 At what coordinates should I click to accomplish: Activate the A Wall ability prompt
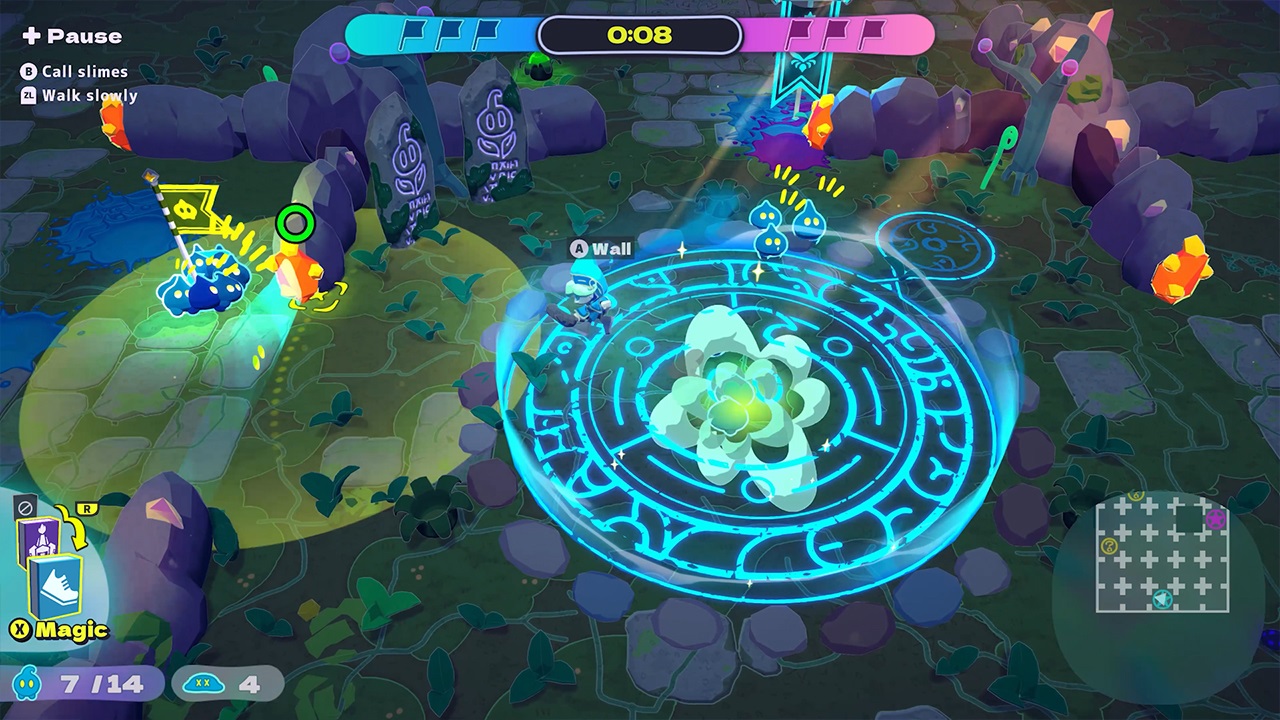point(600,249)
